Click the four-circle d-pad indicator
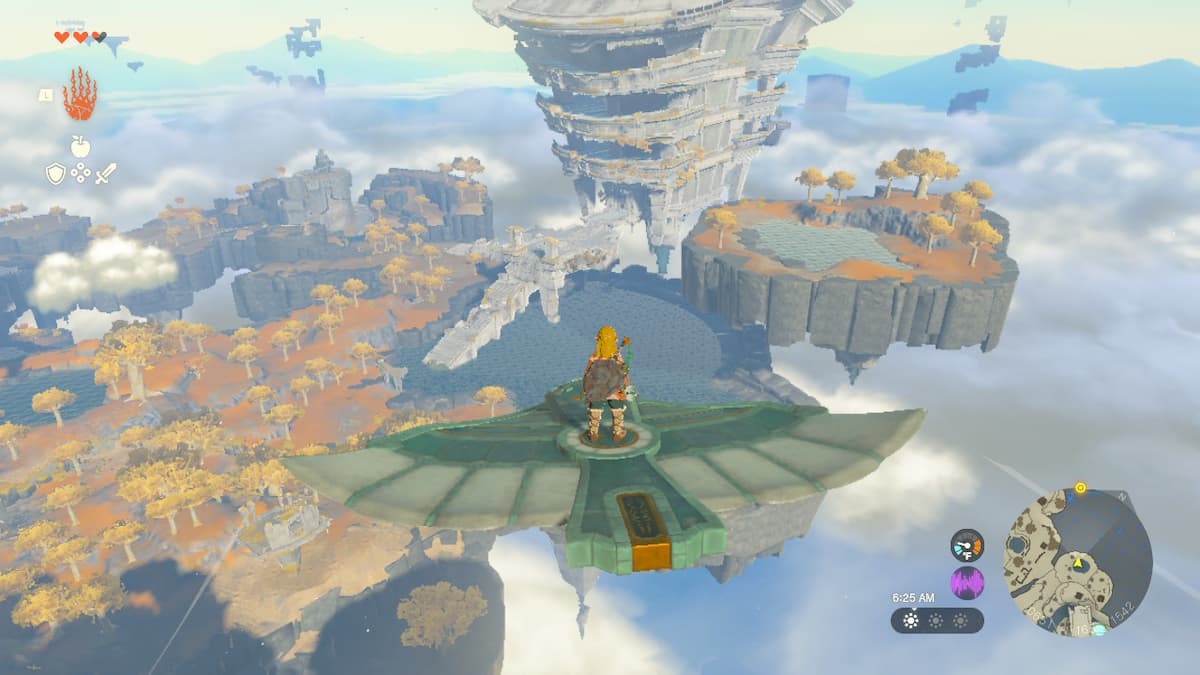 pyautogui.click(x=80, y=174)
